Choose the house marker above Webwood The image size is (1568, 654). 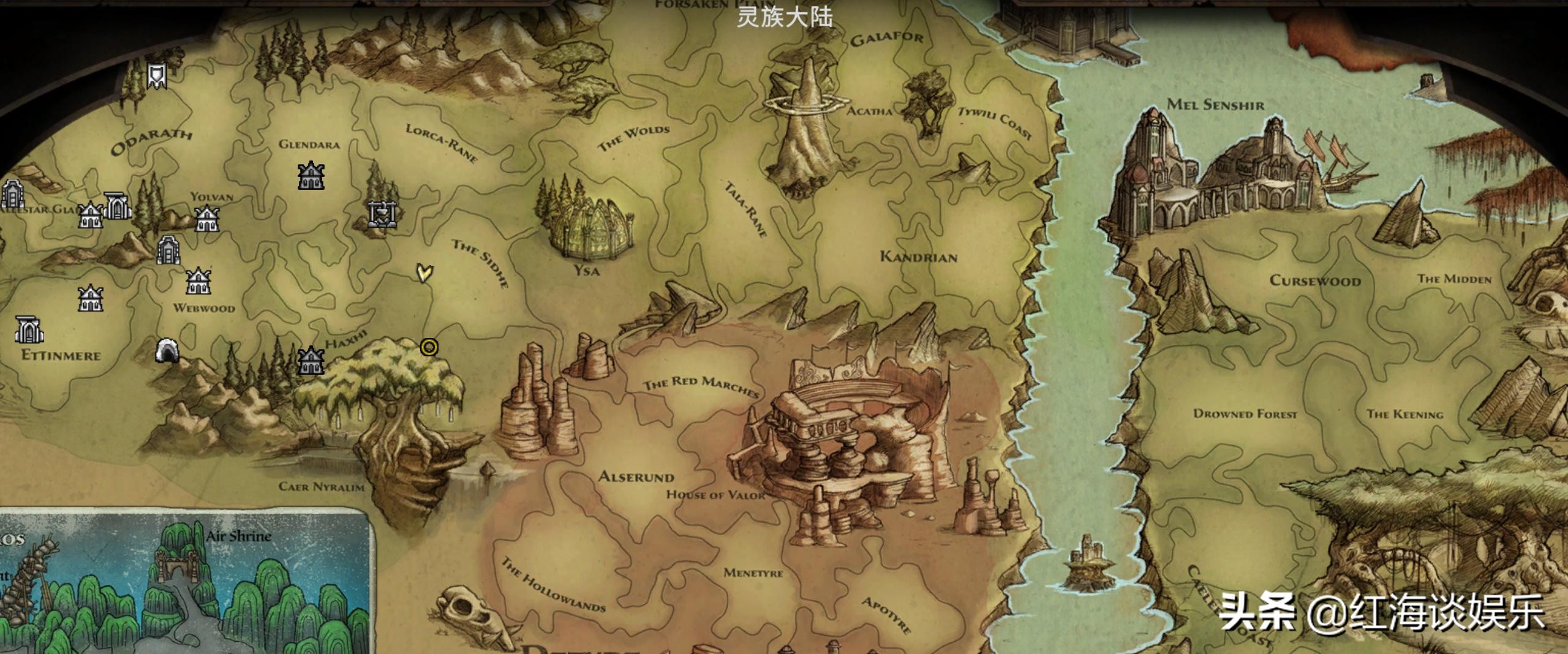coord(198,281)
